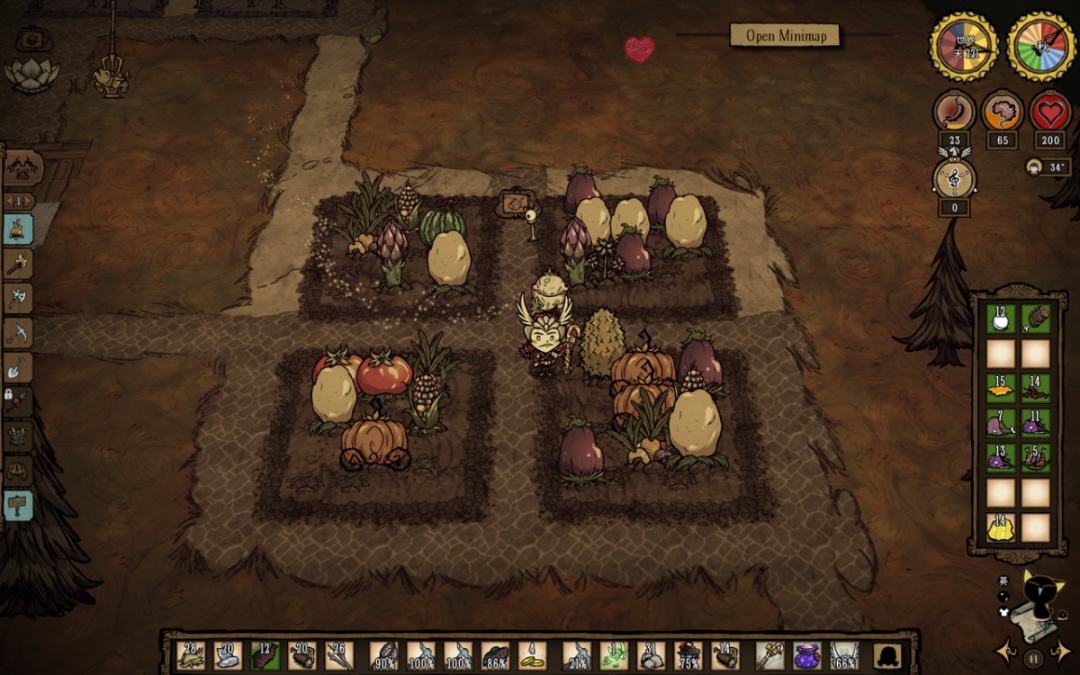Select the gold rings hotbar slot

(533, 655)
